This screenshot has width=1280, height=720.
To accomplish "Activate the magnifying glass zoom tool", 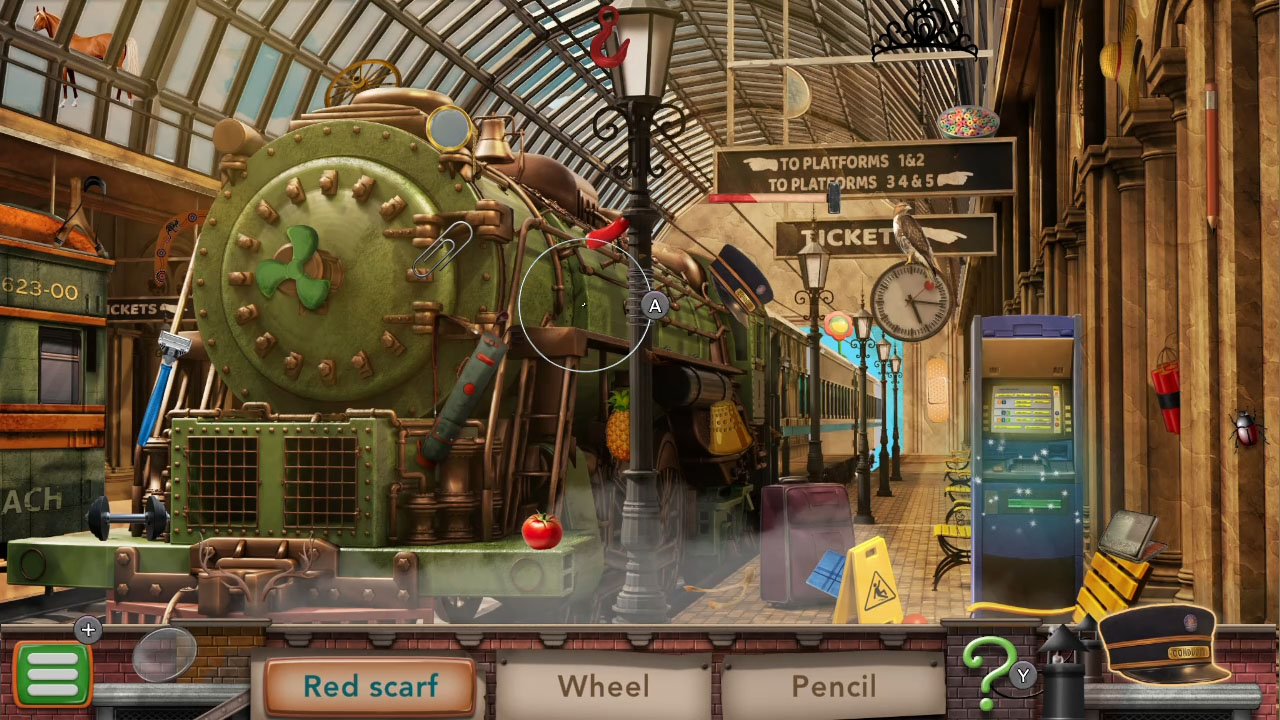I will tap(165, 654).
